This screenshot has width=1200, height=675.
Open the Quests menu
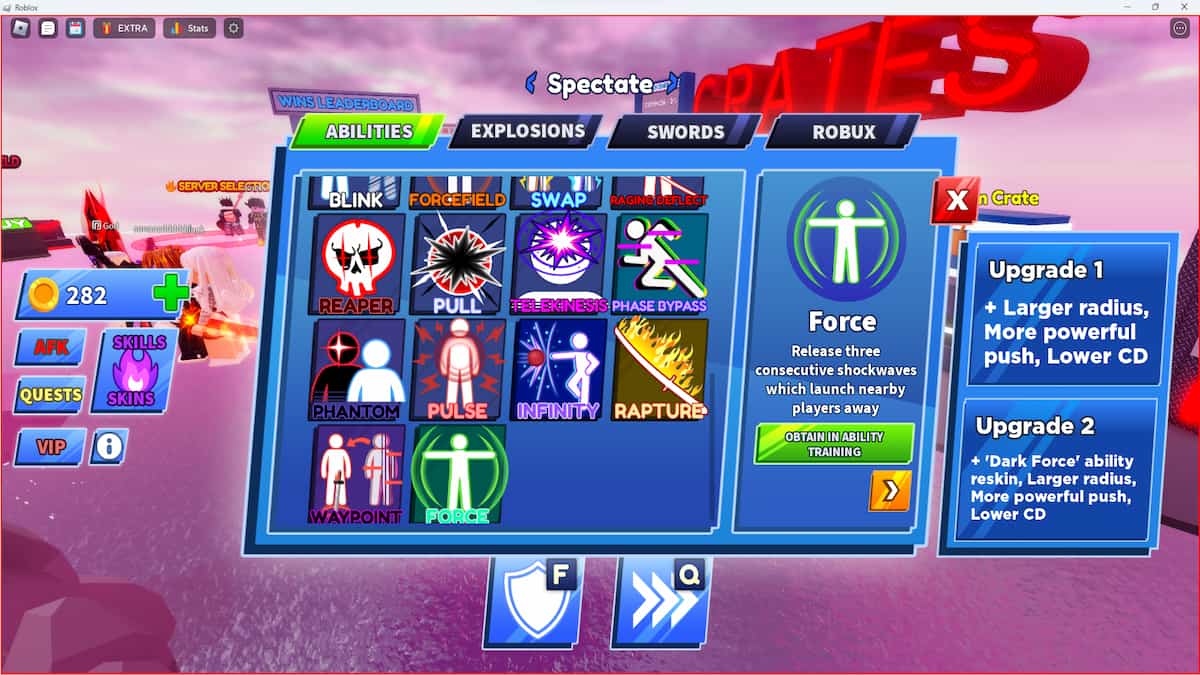pyautogui.click(x=50, y=395)
